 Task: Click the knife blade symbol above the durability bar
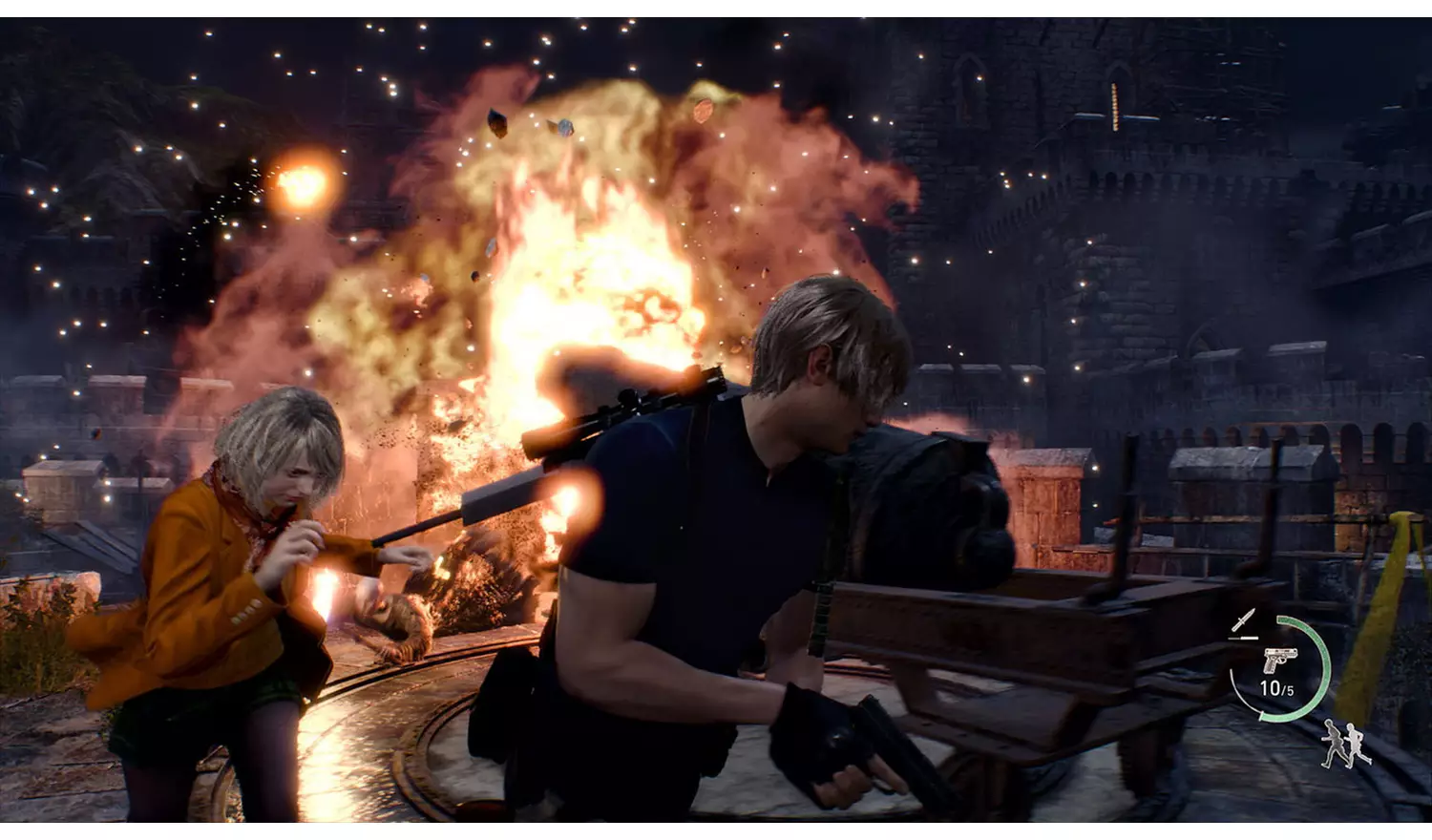(1244, 619)
